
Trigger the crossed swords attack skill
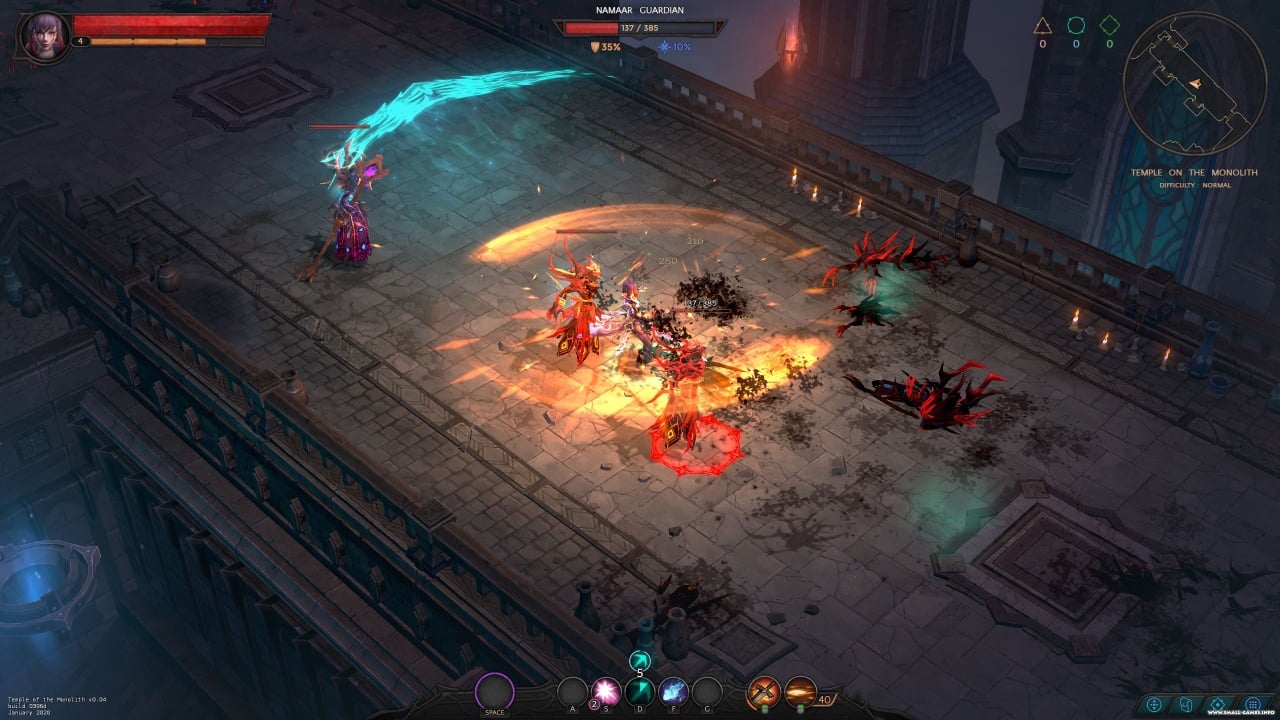tap(765, 690)
